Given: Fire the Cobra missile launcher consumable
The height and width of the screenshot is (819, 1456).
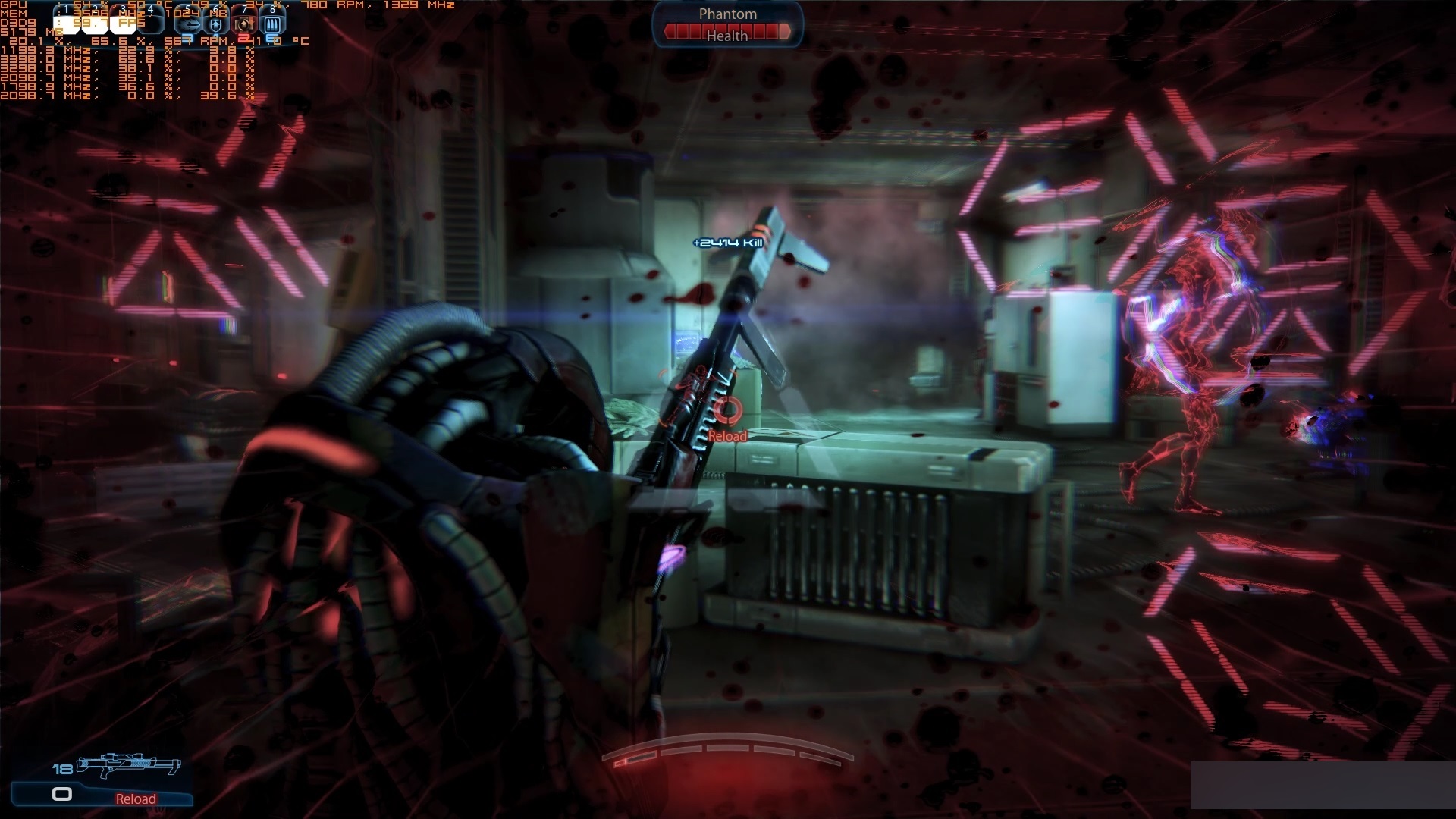Looking at the screenshot, I should tap(190, 25).
